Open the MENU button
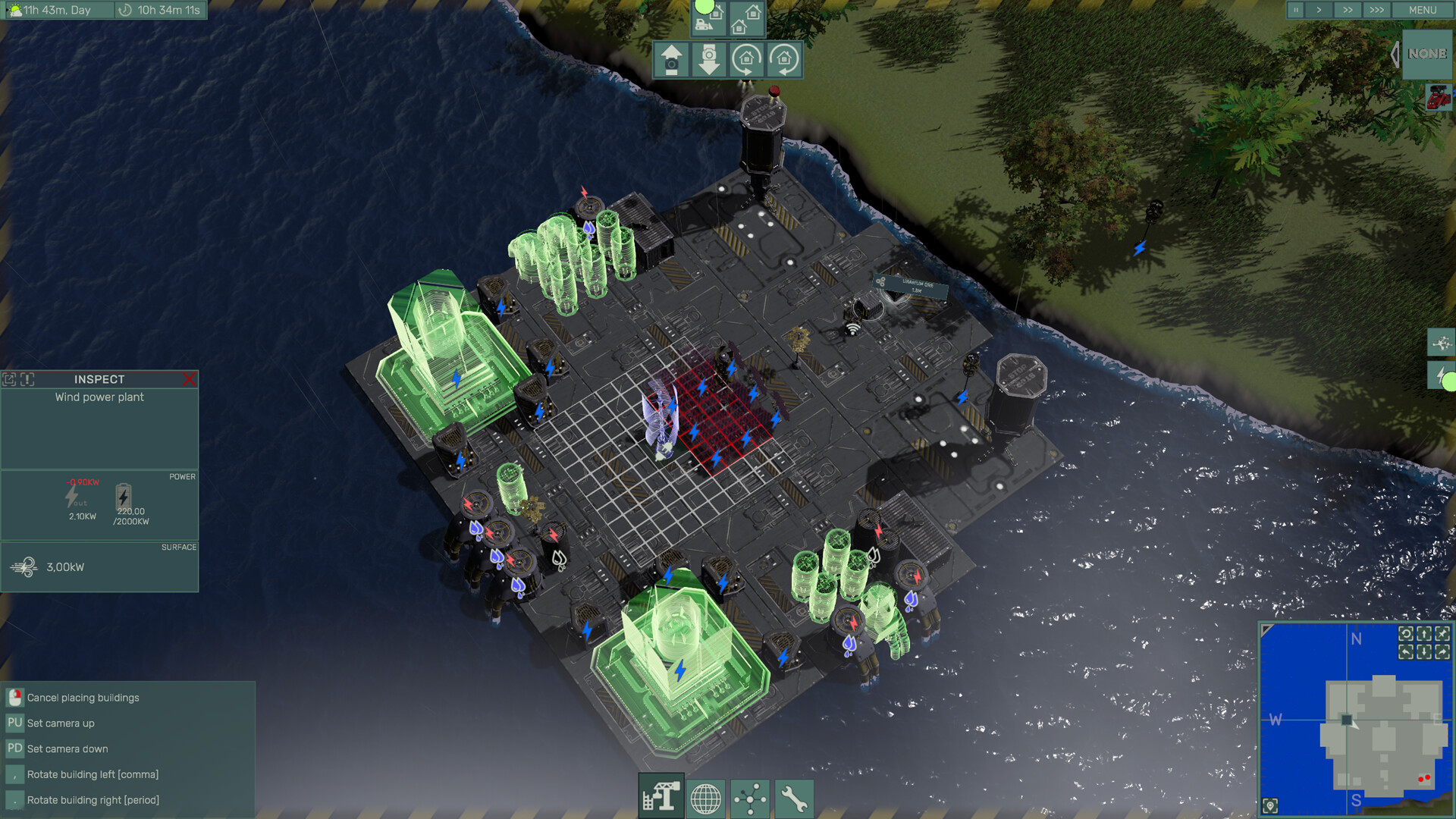The width and height of the screenshot is (1456, 819). [x=1422, y=10]
